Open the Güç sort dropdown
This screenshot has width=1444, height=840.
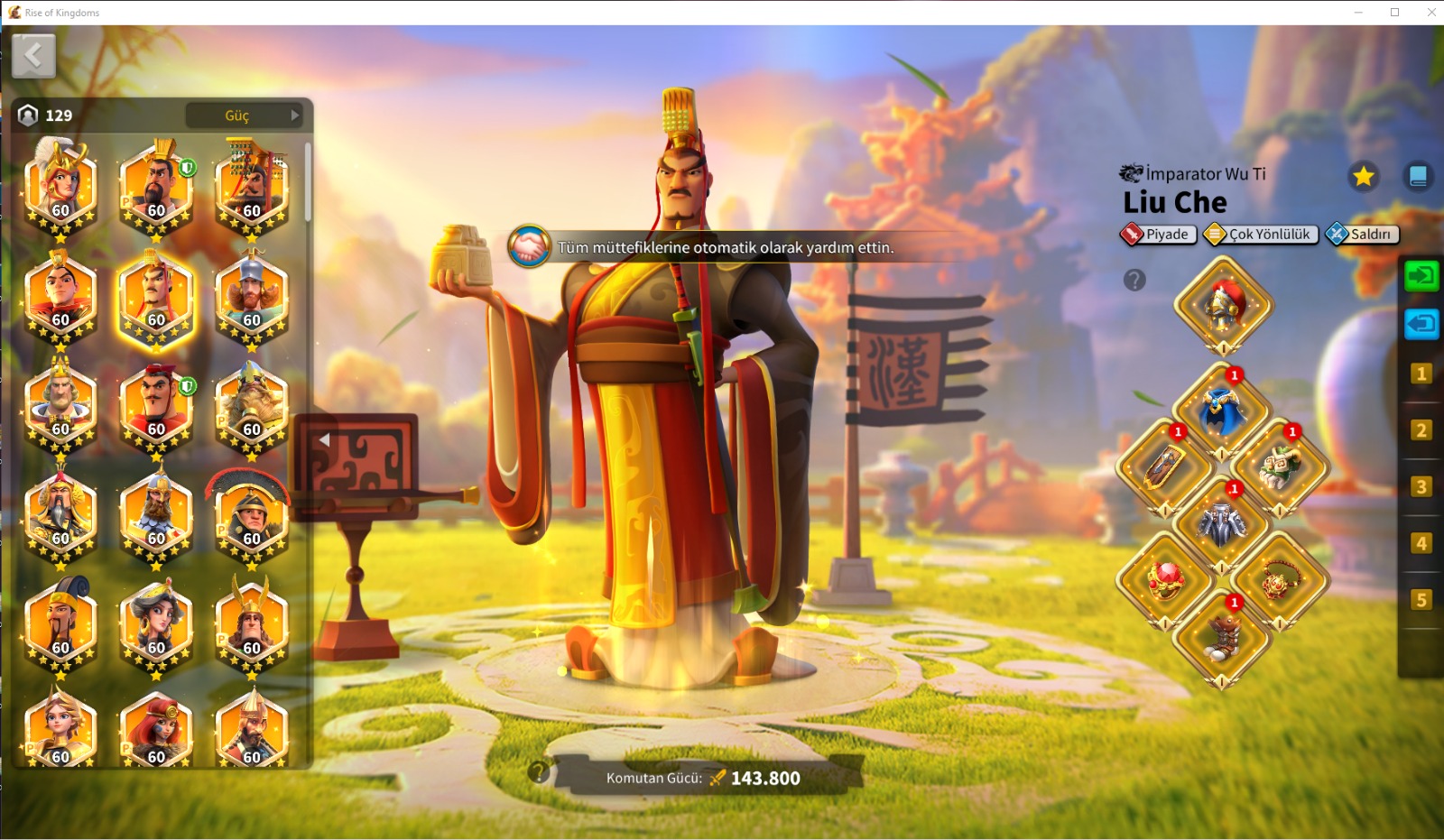(x=244, y=115)
